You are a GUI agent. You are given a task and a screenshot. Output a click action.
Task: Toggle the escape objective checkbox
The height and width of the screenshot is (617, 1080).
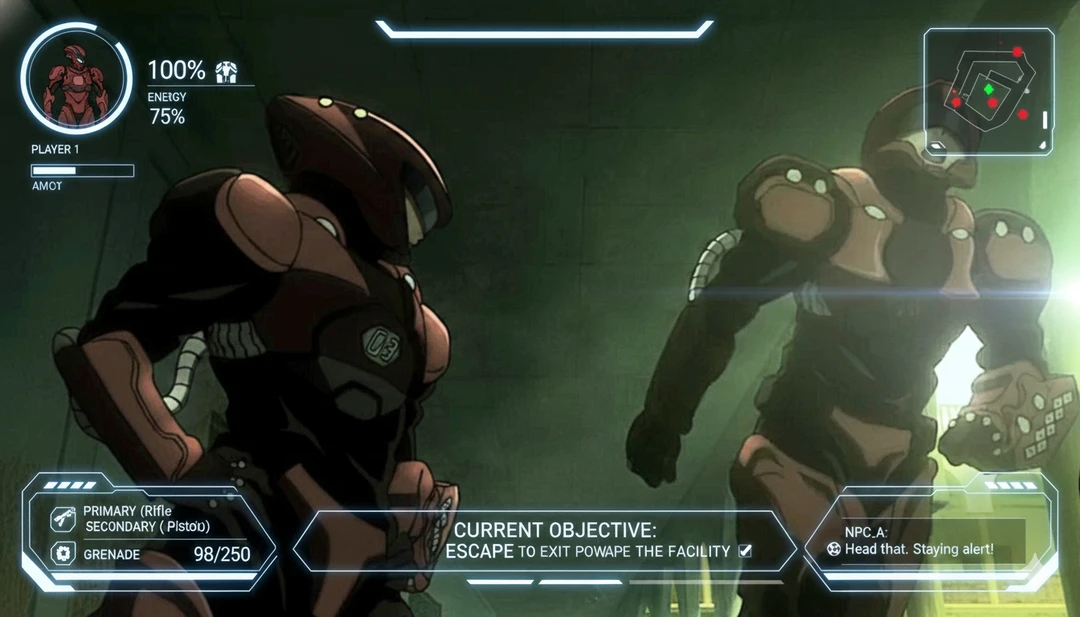point(744,550)
